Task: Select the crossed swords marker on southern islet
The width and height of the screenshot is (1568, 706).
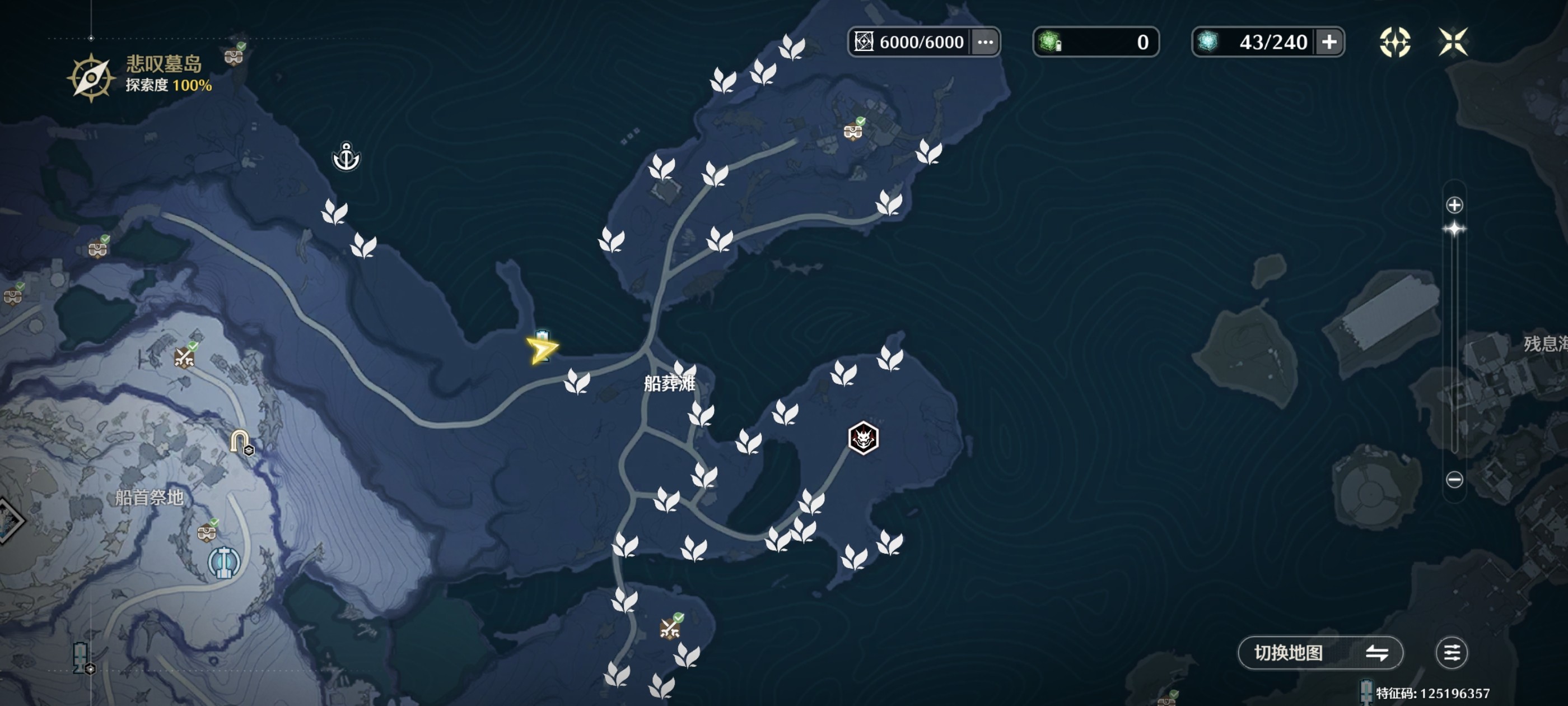Action: click(670, 628)
